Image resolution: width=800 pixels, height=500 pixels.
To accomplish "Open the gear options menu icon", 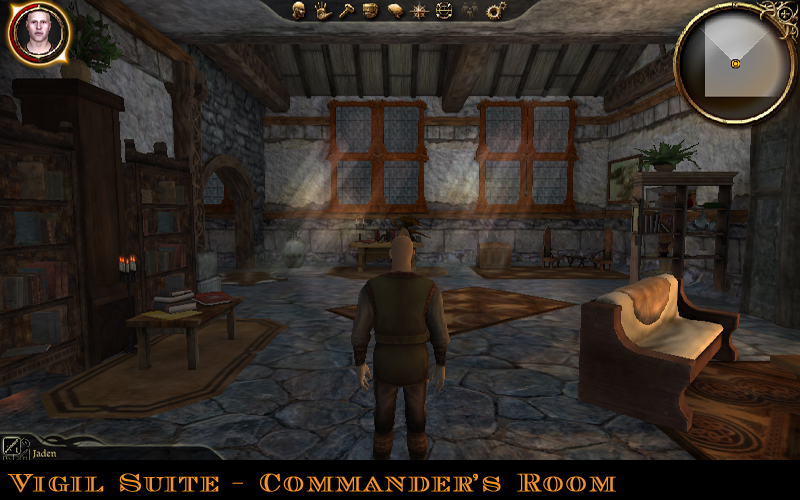I will [x=493, y=11].
